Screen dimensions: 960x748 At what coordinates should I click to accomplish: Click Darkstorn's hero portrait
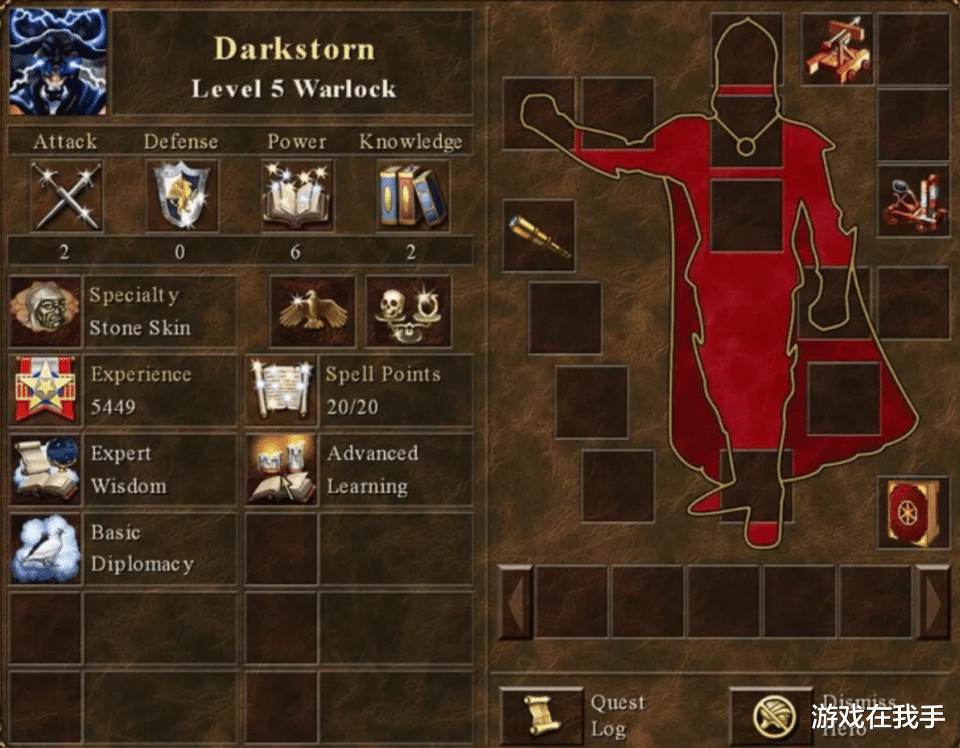(x=58, y=62)
